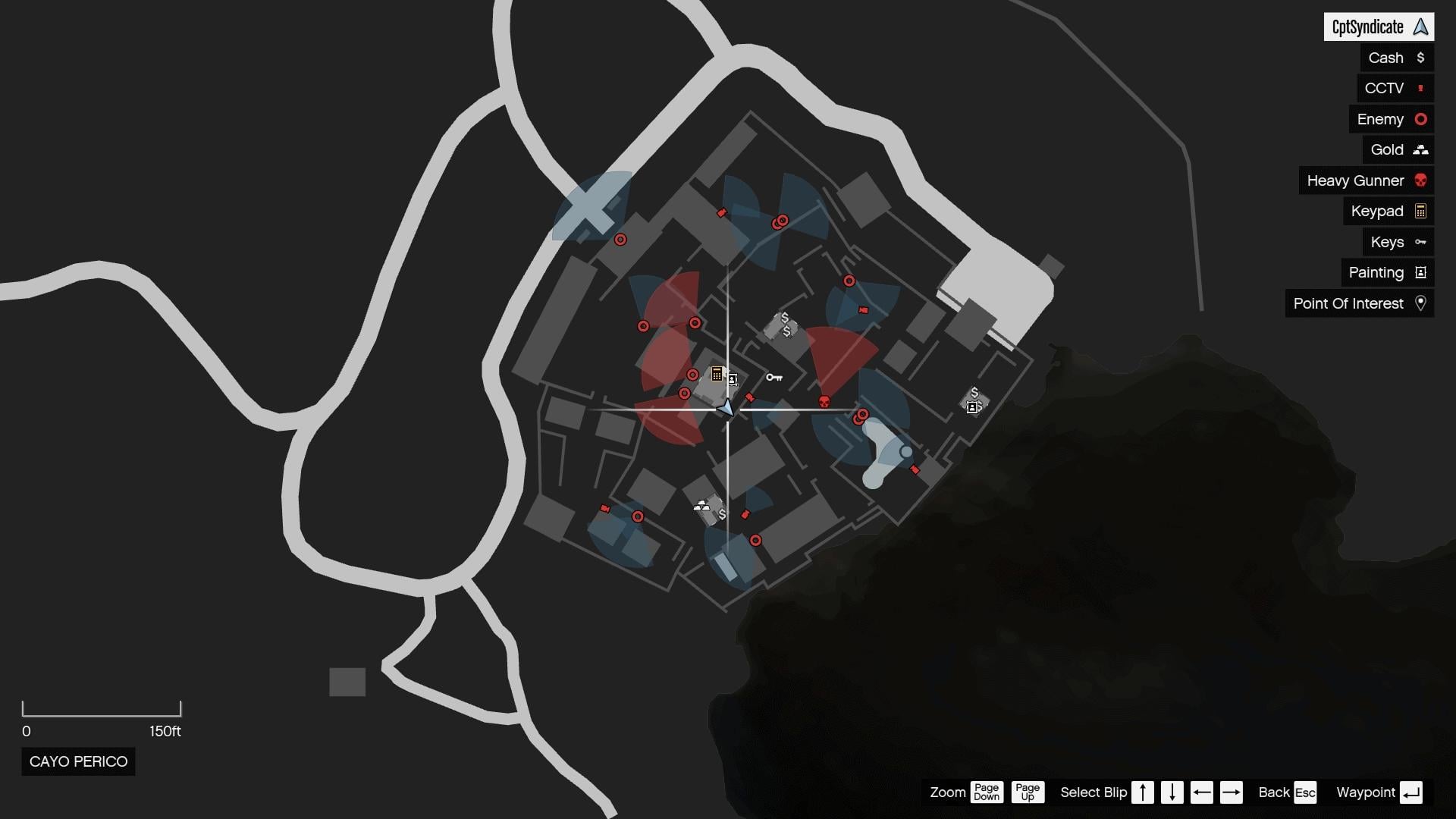This screenshot has height=819, width=1456.
Task: Click the Gold bars icon beside Gold
Action: click(1420, 149)
